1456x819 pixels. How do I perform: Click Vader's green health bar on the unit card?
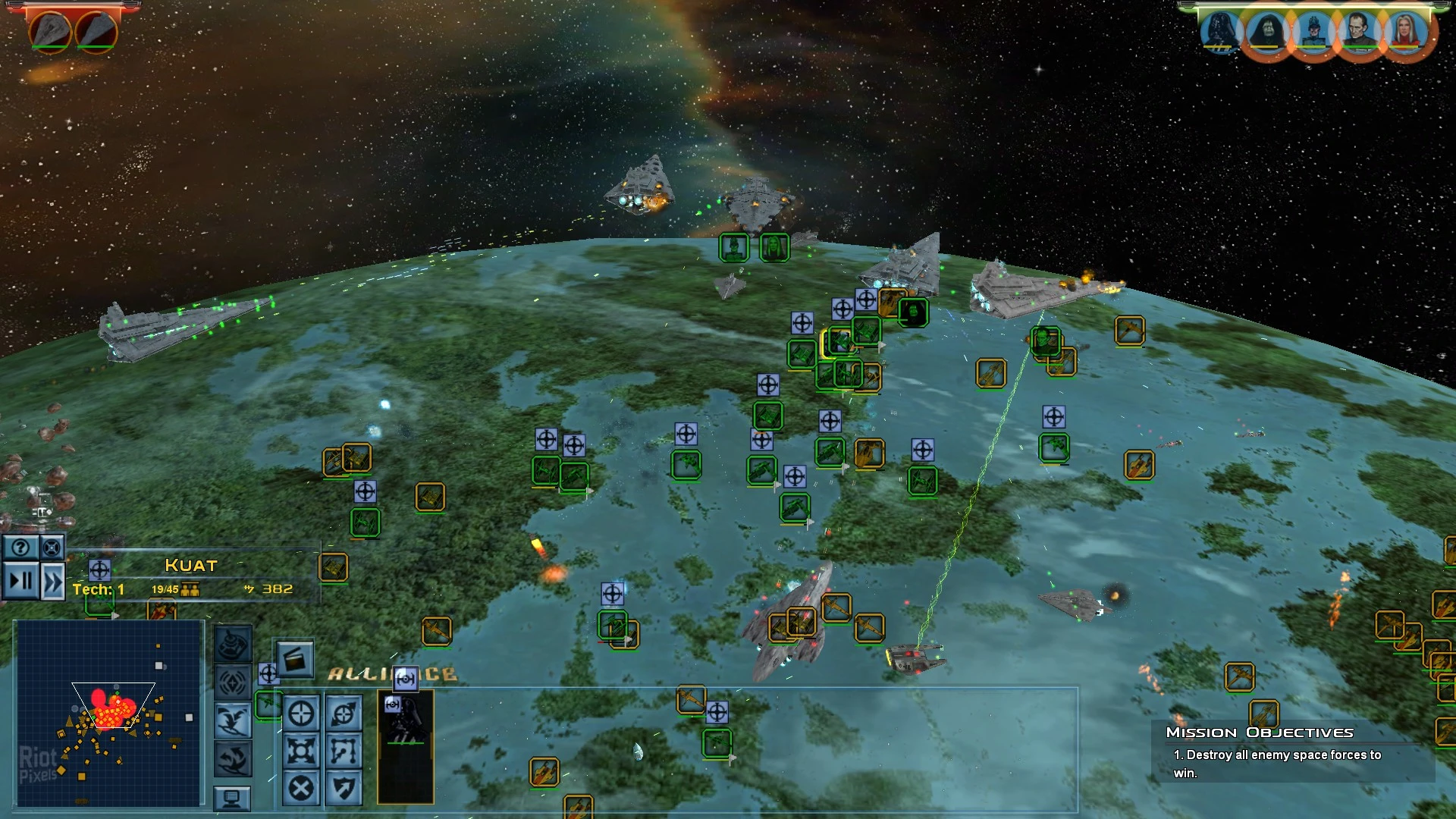point(406,743)
